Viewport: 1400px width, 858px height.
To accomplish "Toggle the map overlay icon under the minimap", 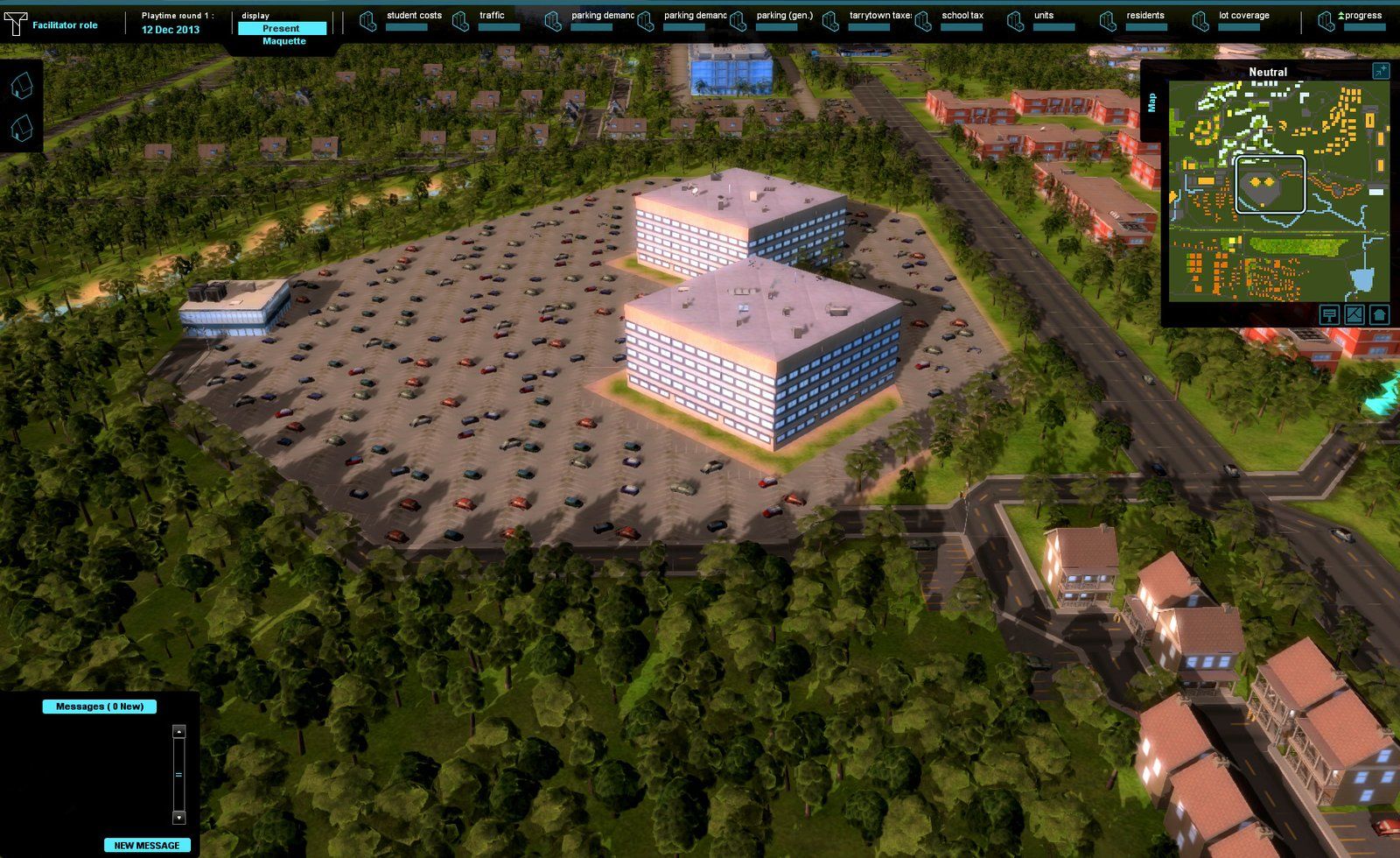I will pyautogui.click(x=1354, y=314).
